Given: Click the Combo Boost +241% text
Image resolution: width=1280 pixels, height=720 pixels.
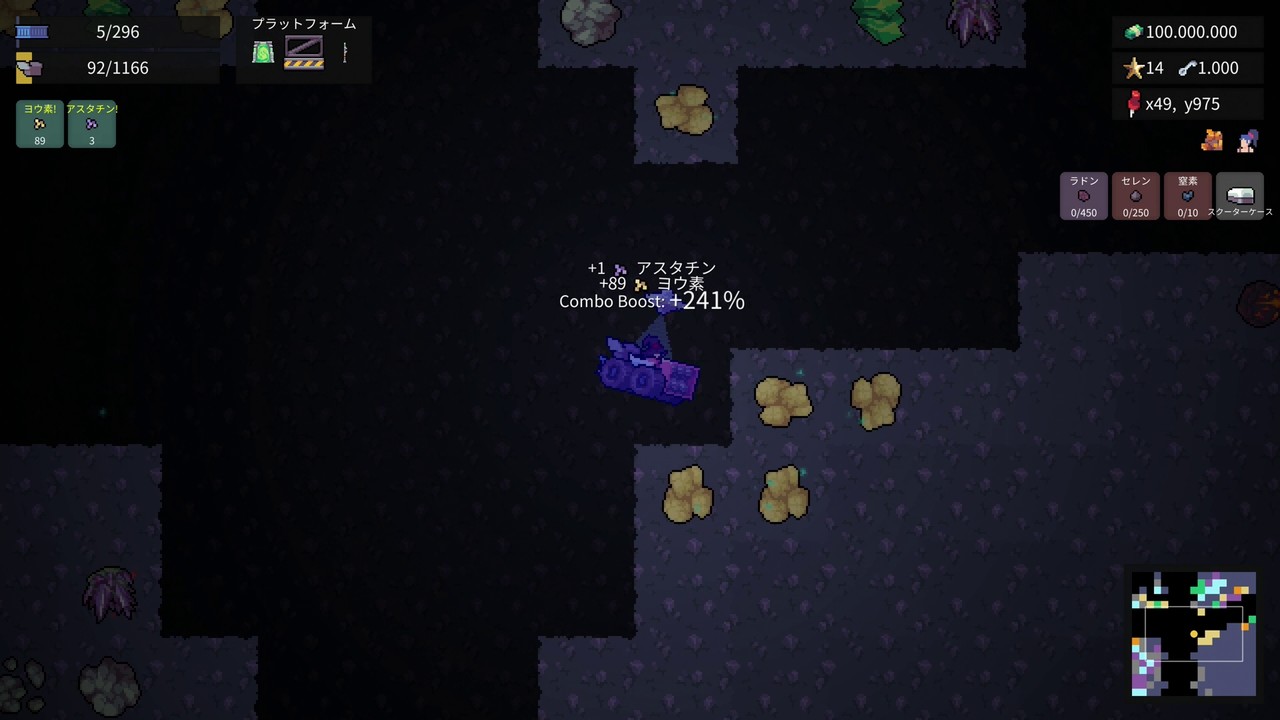Looking at the screenshot, I should click(651, 300).
